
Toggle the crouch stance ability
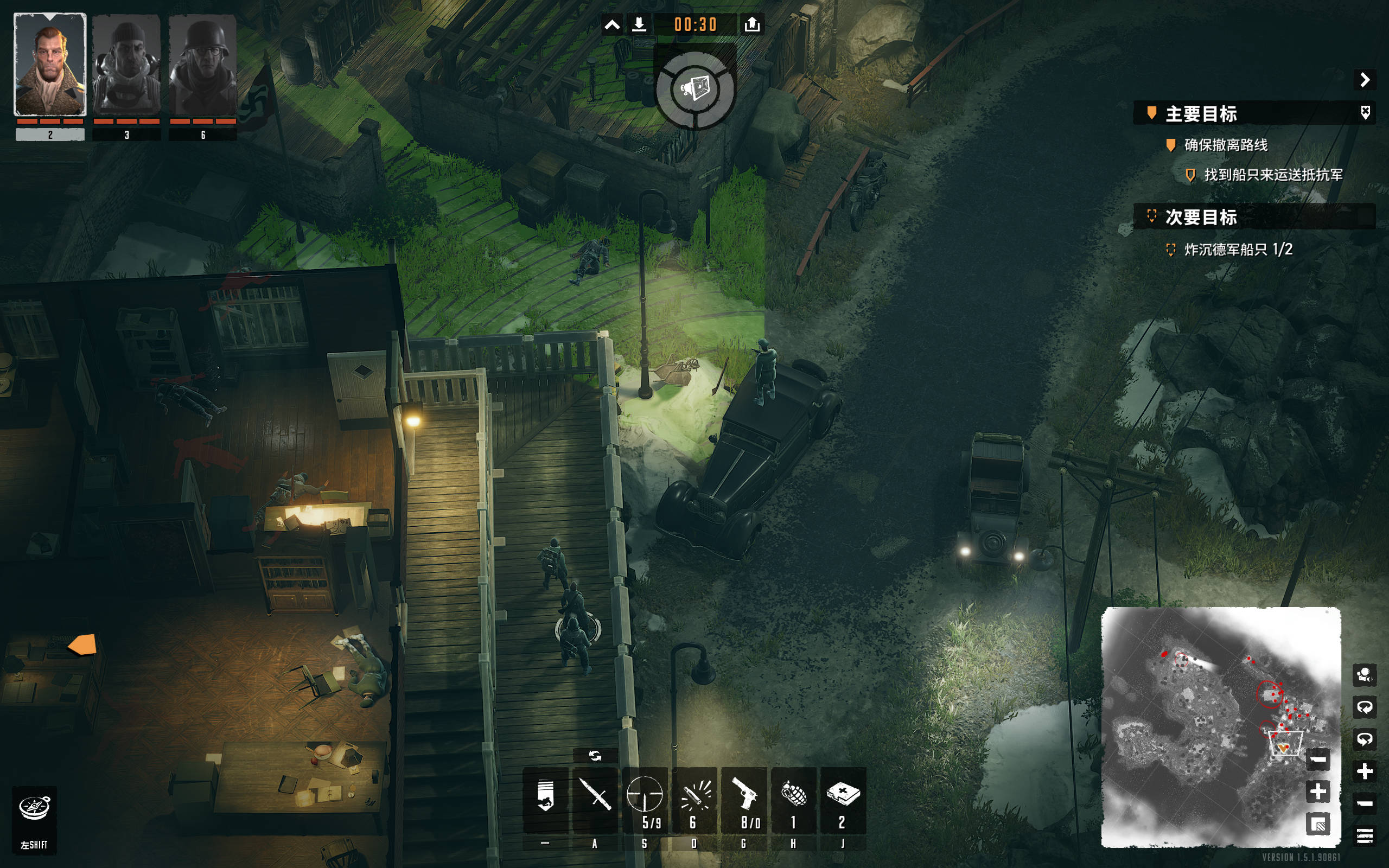click(545, 798)
